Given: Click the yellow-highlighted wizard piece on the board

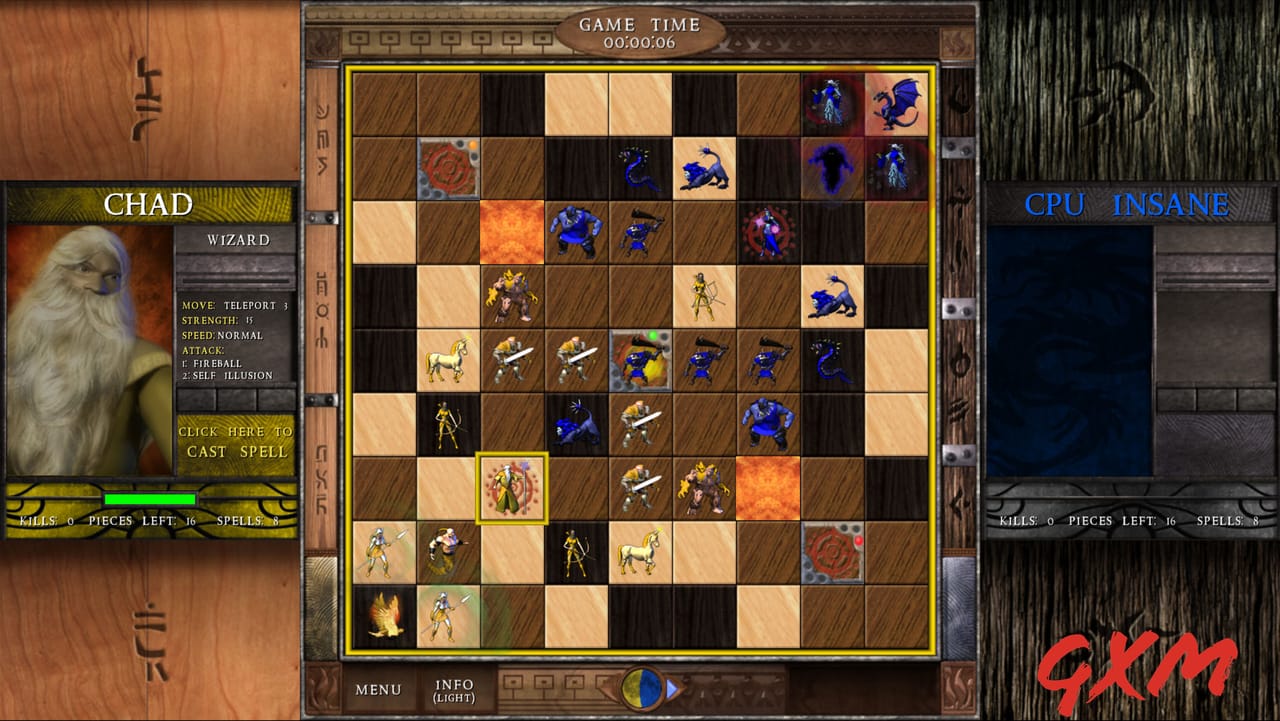Looking at the screenshot, I should pos(511,489).
